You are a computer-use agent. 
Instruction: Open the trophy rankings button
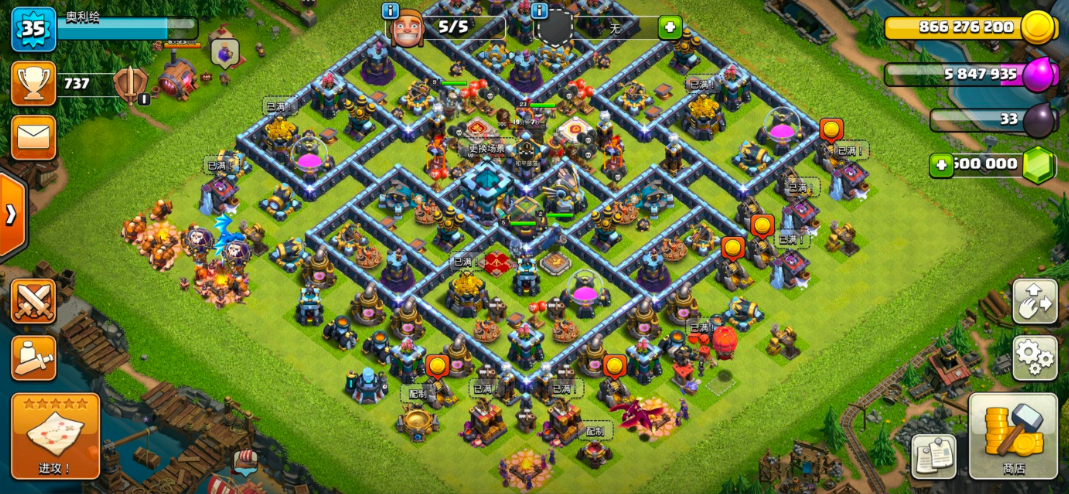33,84
